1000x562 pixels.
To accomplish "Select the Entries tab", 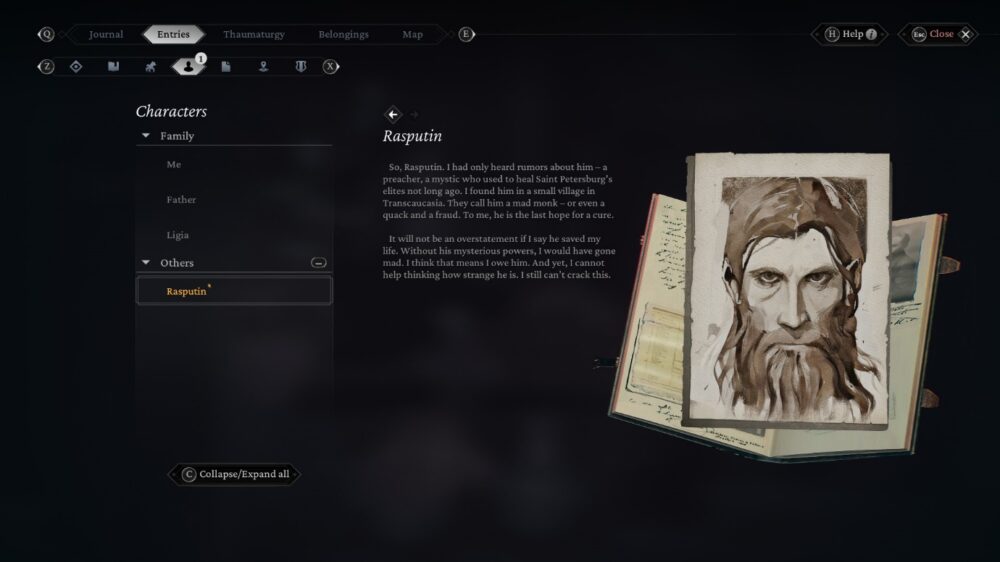I will pos(173,34).
